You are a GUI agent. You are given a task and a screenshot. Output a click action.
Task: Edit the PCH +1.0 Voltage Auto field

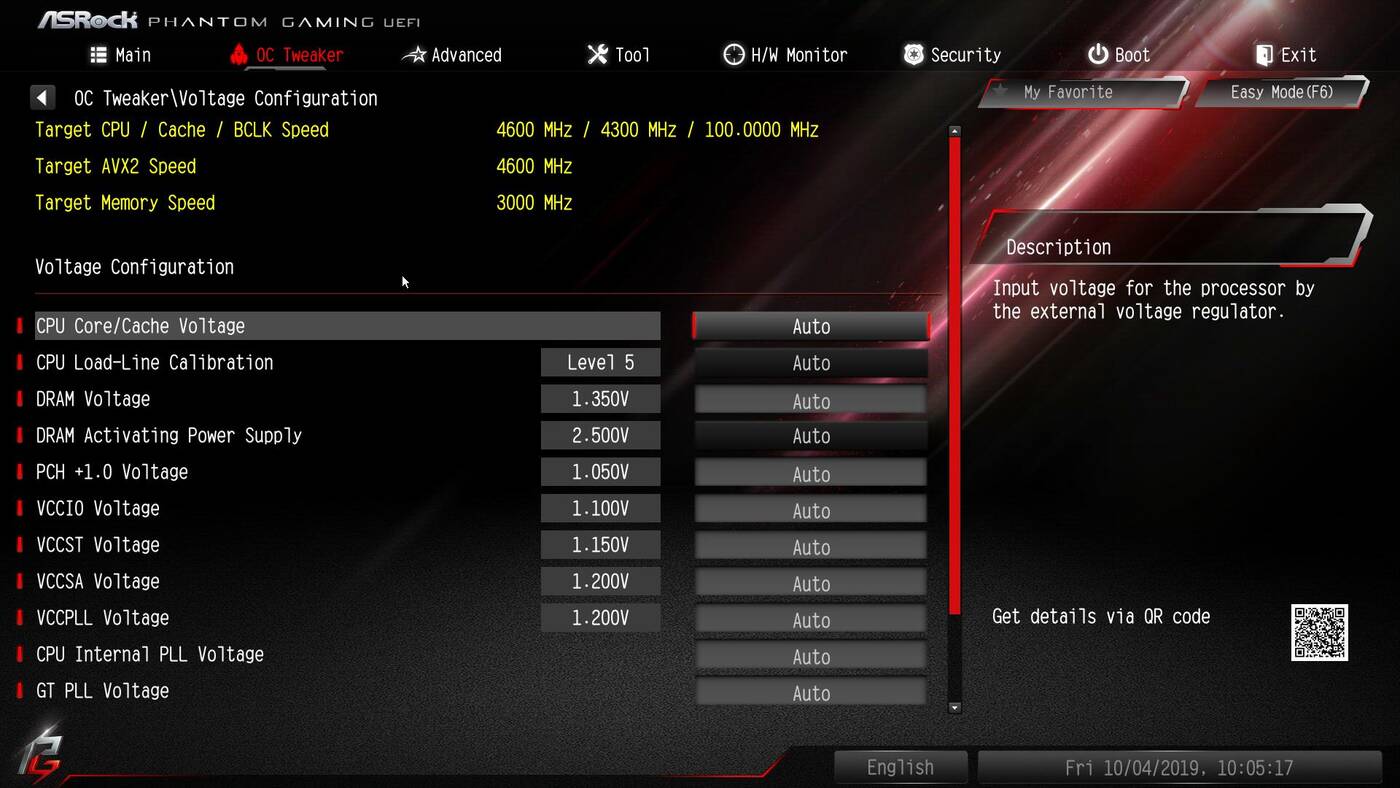[x=811, y=473]
